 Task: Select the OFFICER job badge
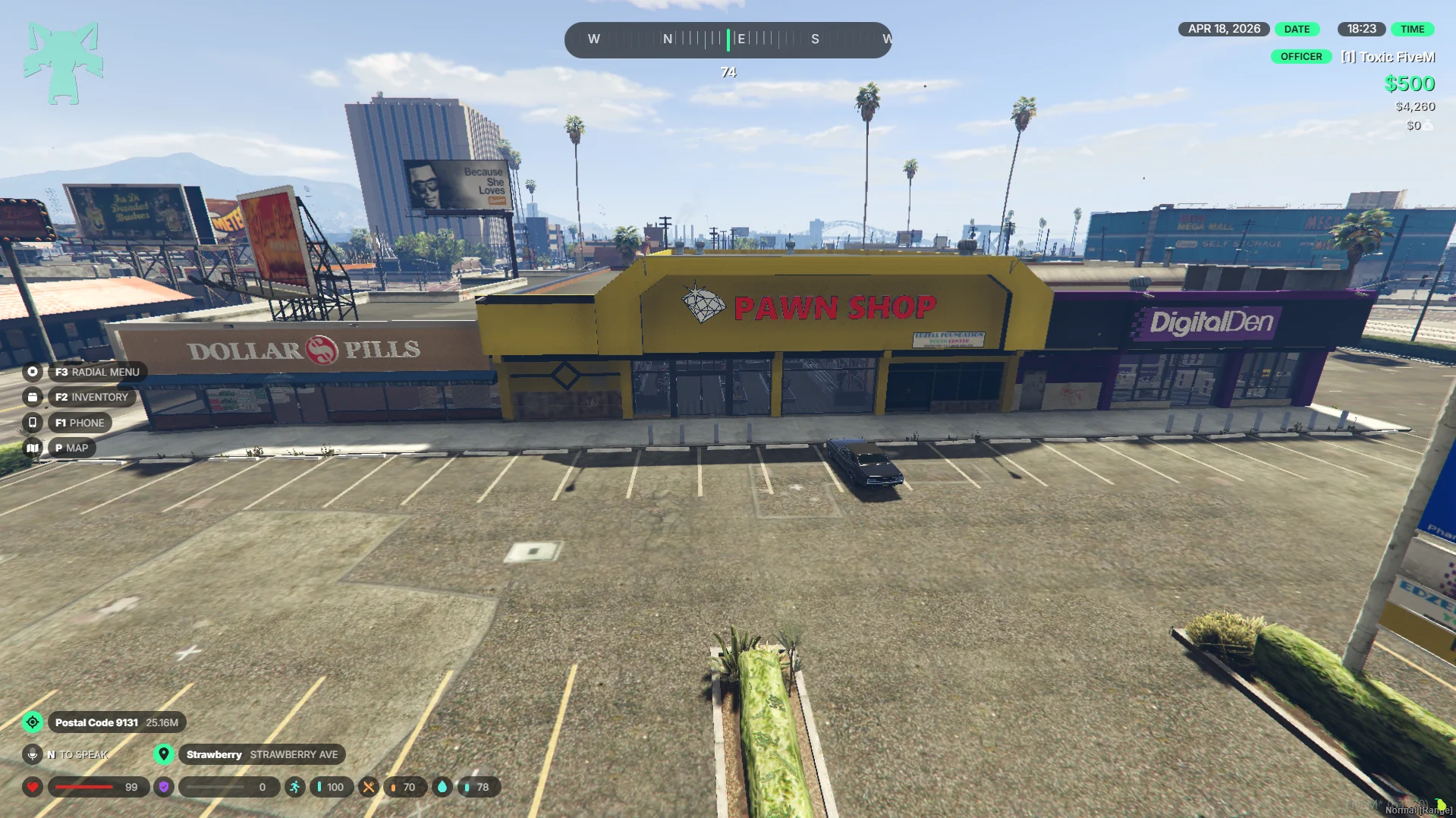tap(1300, 57)
